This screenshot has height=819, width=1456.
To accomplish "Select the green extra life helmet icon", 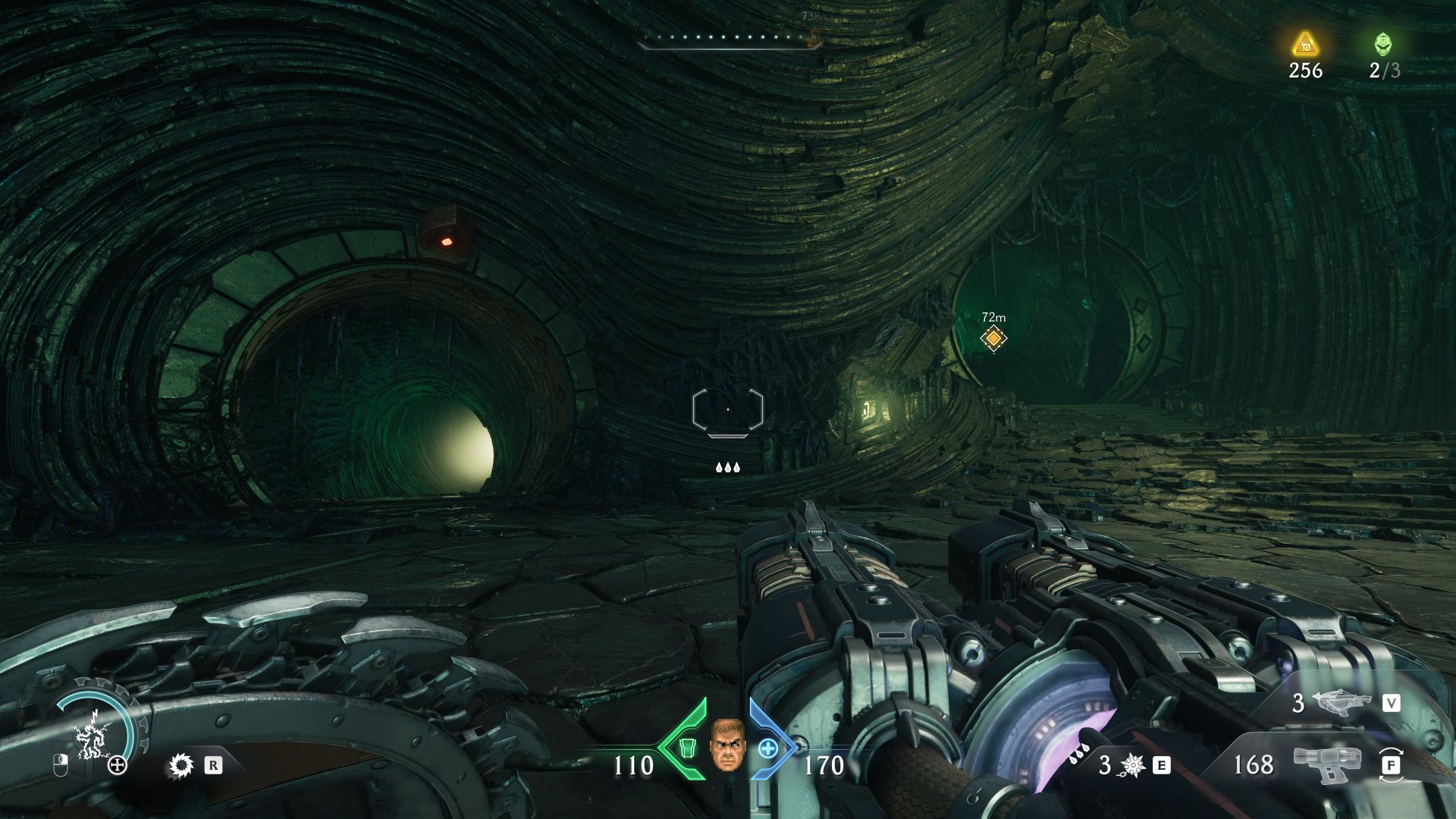I will [x=1383, y=44].
